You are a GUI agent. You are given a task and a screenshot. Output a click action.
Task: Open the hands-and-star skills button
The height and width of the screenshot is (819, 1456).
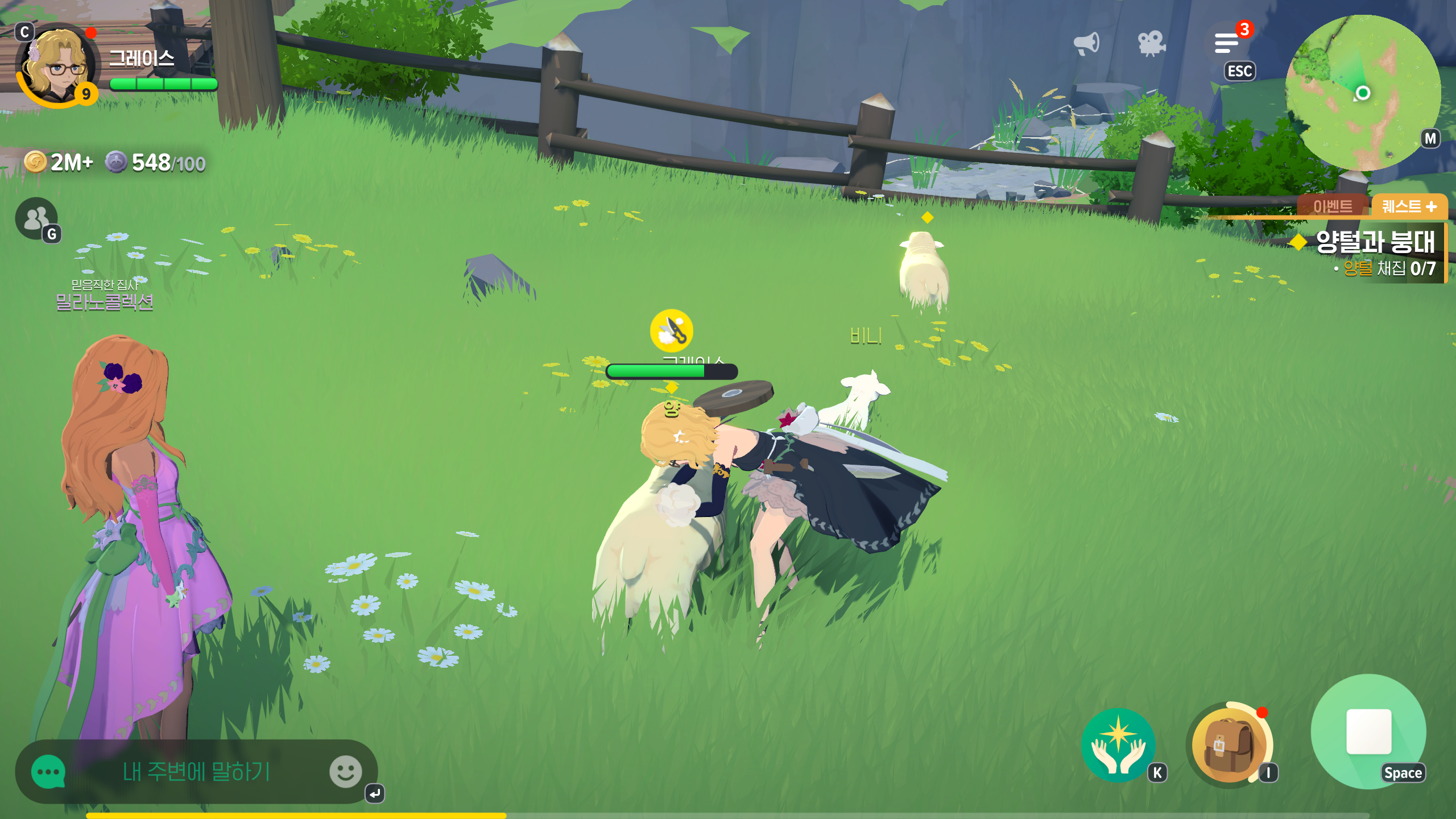pyautogui.click(x=1118, y=745)
